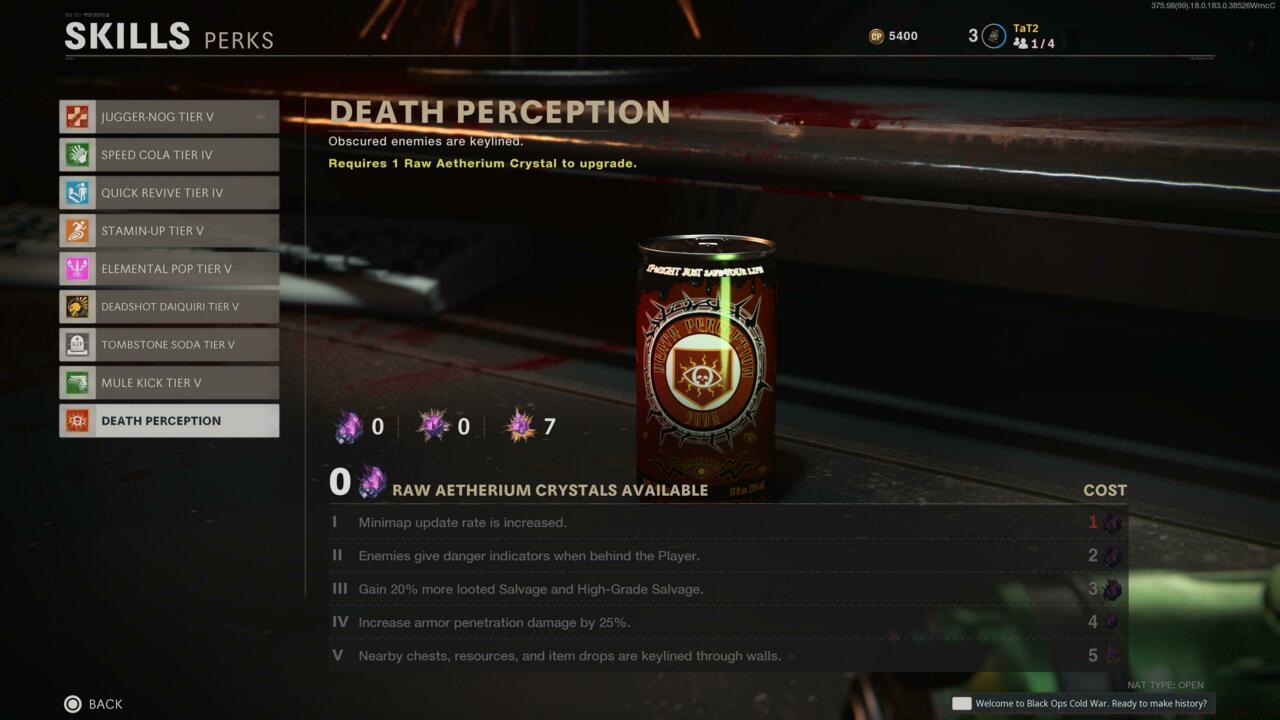1280x720 pixels.
Task: Click the Elemental Pop perk icon
Action: pyautogui.click(x=77, y=268)
